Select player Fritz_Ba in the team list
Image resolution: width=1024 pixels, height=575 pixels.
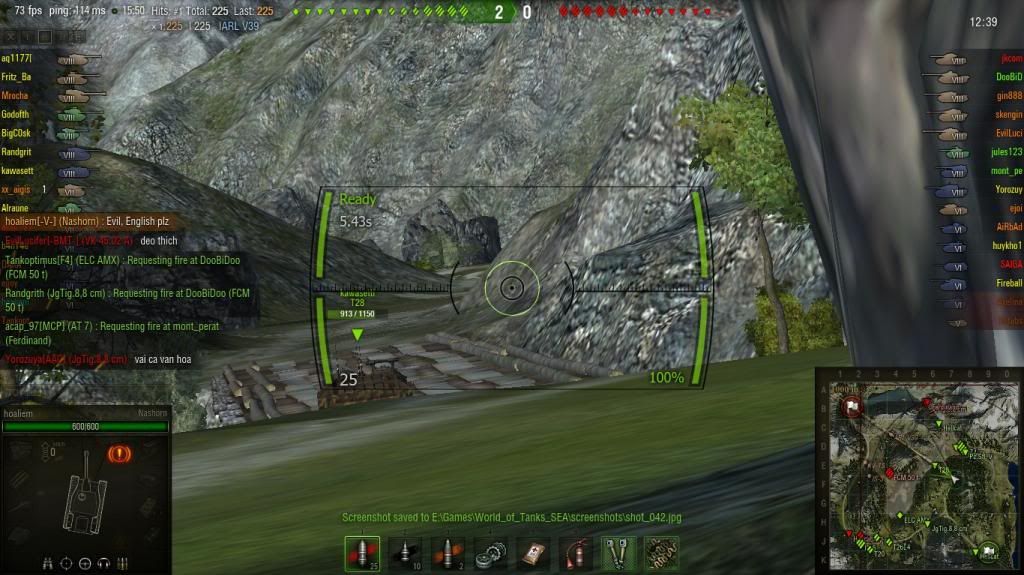pyautogui.click(x=17, y=77)
